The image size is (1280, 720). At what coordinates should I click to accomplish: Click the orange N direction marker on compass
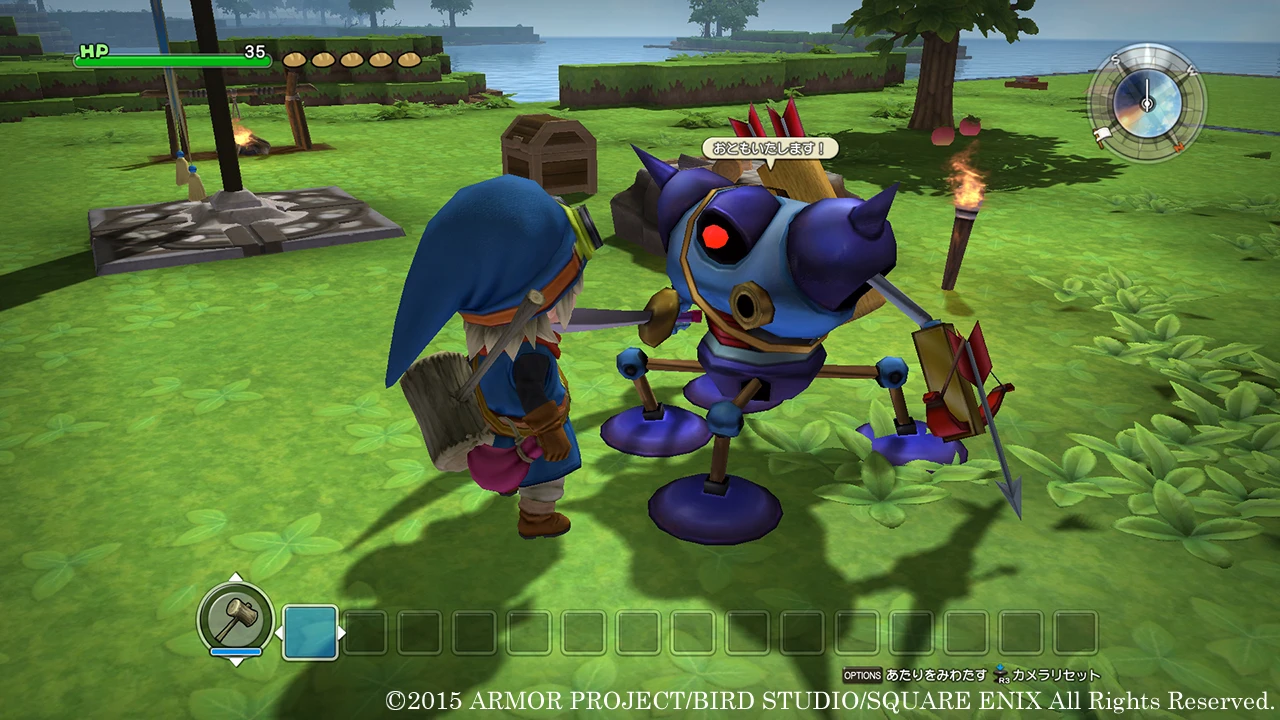(1180, 147)
